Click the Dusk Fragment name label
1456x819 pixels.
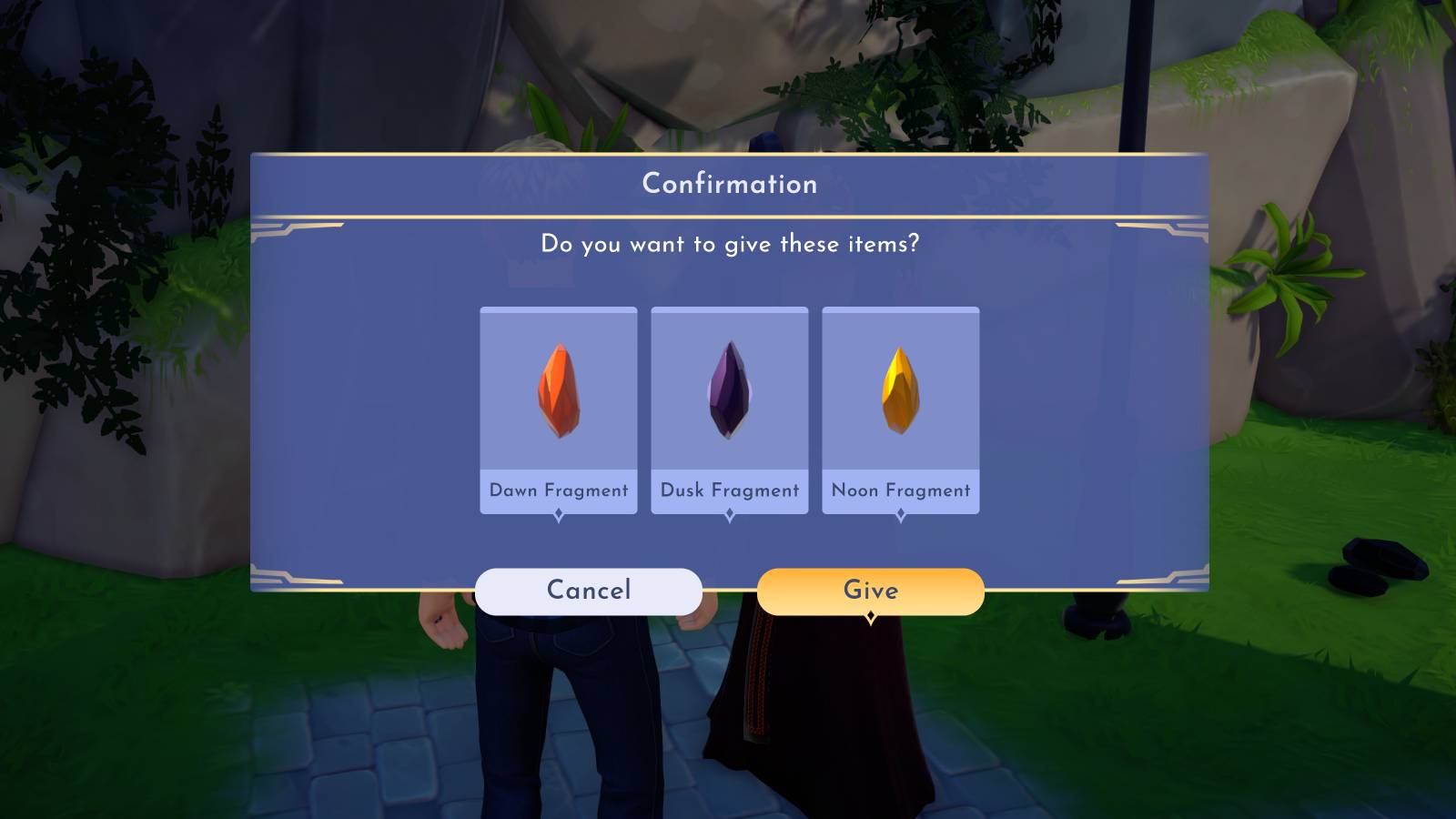tap(729, 490)
